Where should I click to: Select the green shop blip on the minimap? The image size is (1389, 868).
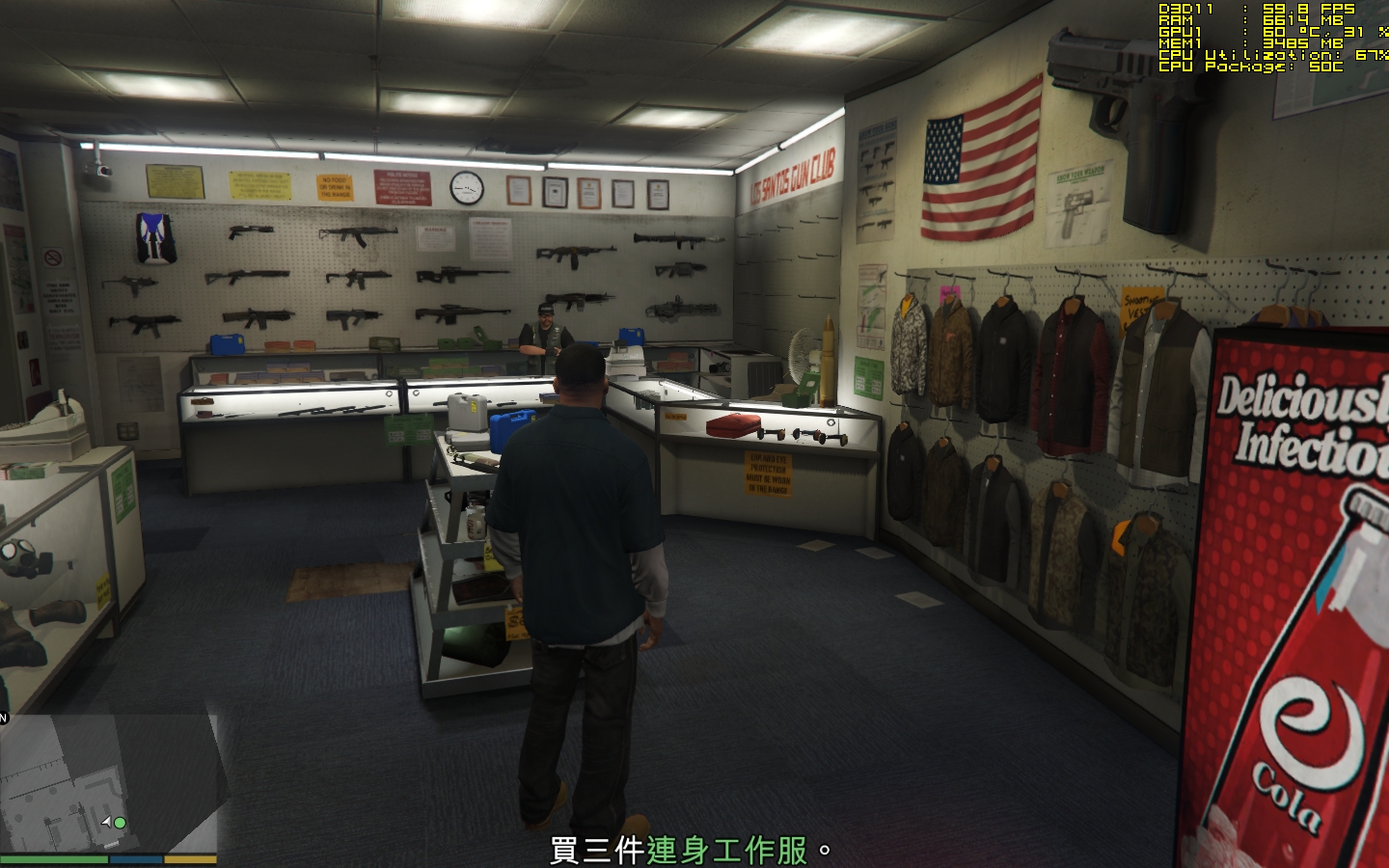[120, 823]
